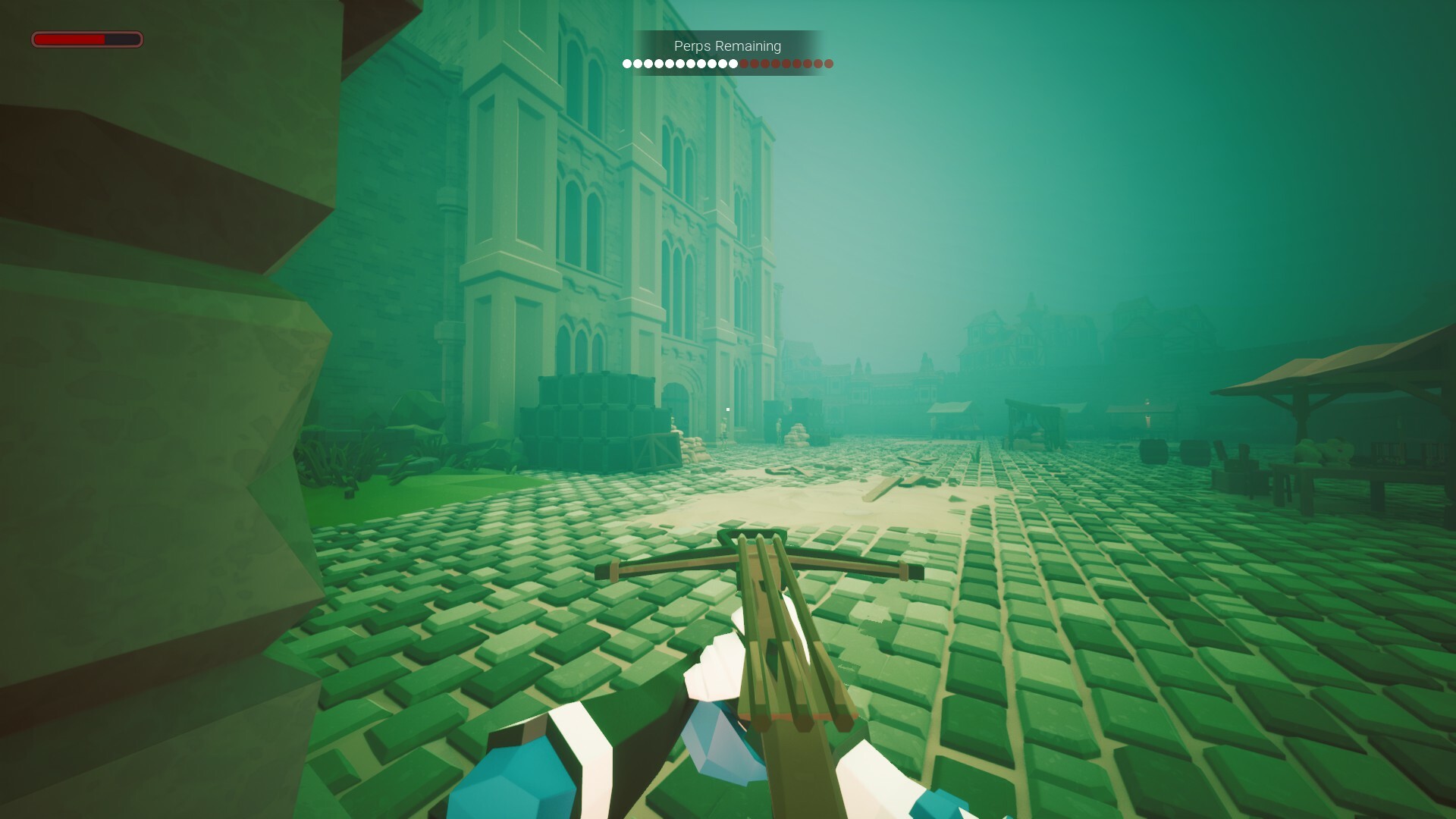The width and height of the screenshot is (1456, 819).
Task: Click the first white perp dot
Action: pos(628,64)
